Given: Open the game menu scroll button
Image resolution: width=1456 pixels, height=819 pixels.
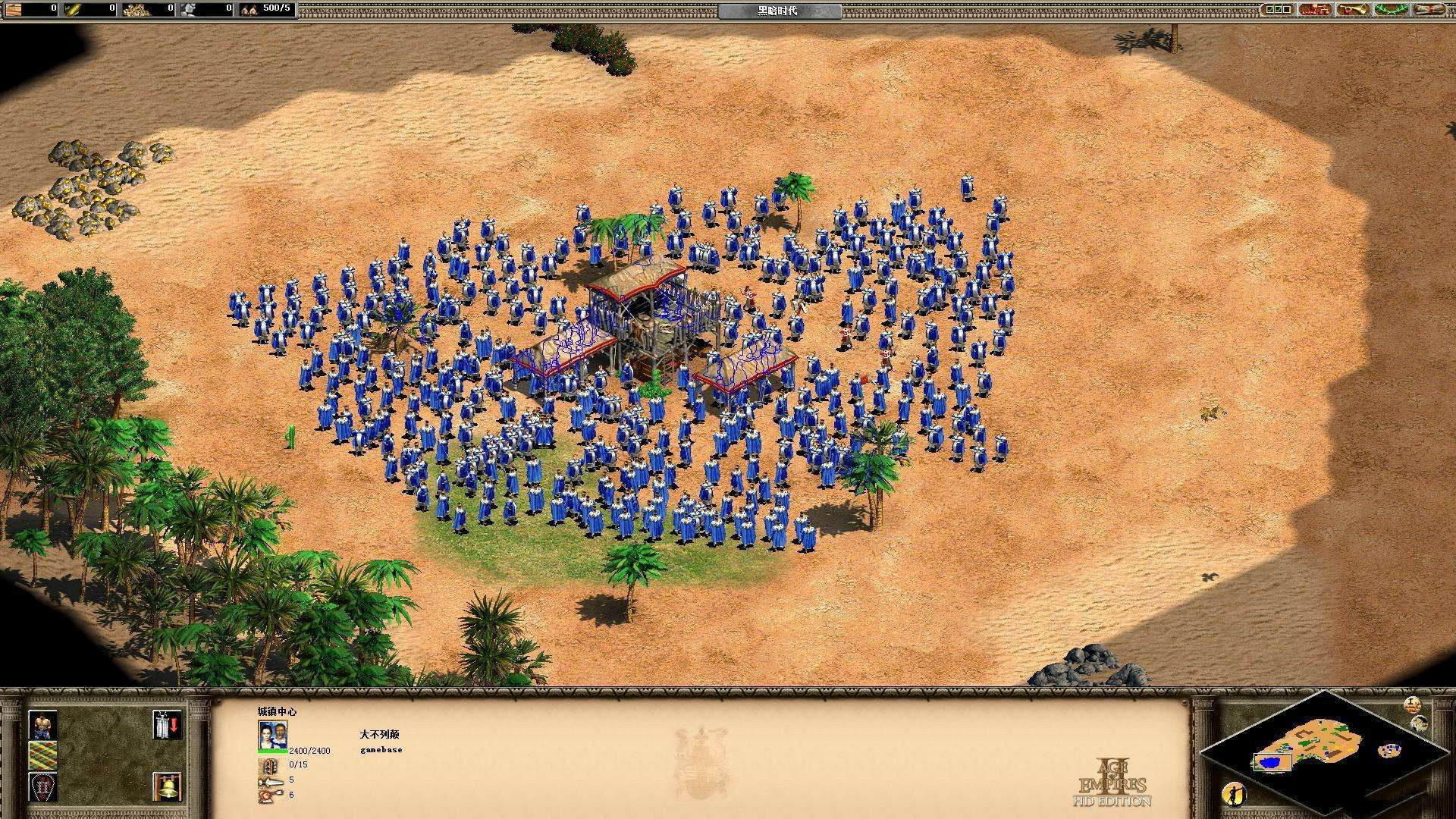Looking at the screenshot, I should (x=1430, y=10).
